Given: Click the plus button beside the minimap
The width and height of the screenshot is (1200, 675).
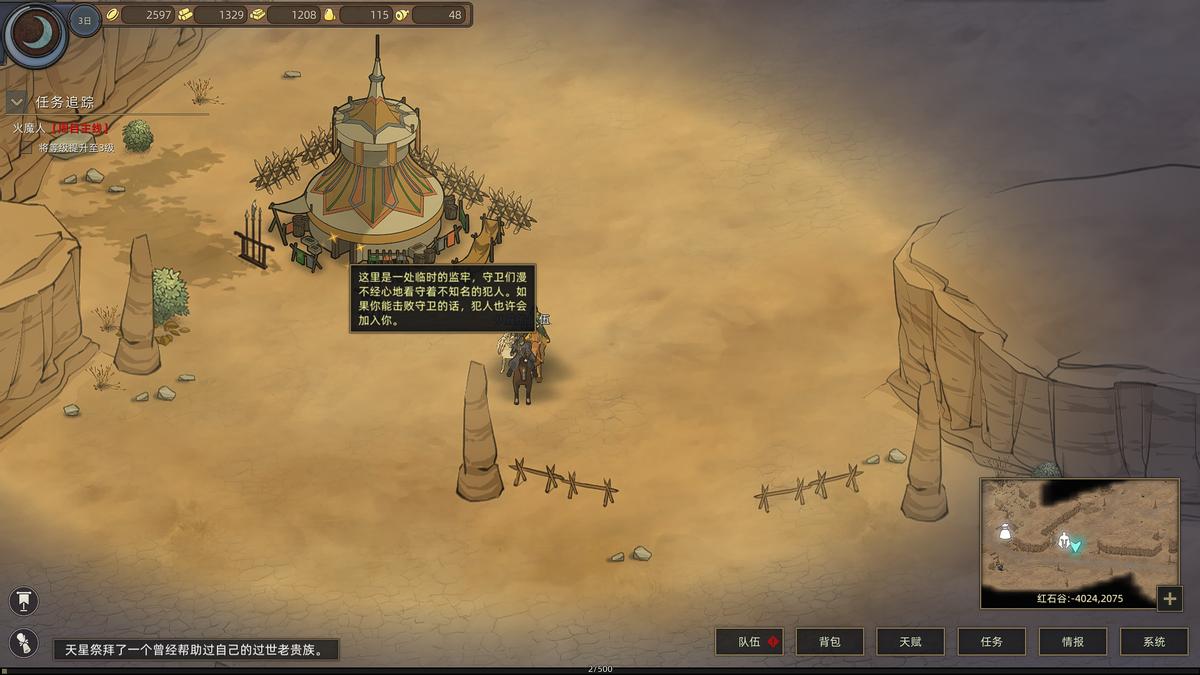Looking at the screenshot, I should click(1169, 598).
